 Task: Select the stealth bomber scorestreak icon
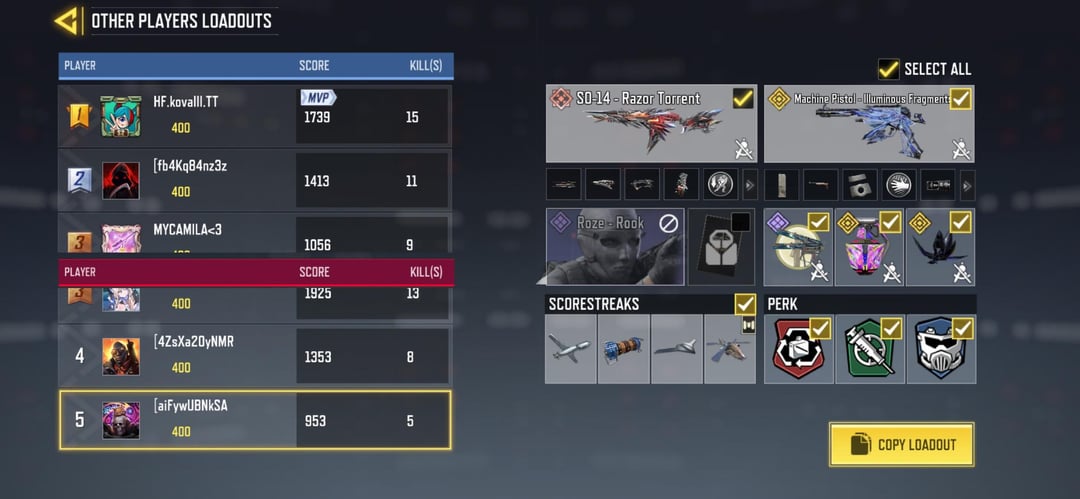[x=677, y=349]
